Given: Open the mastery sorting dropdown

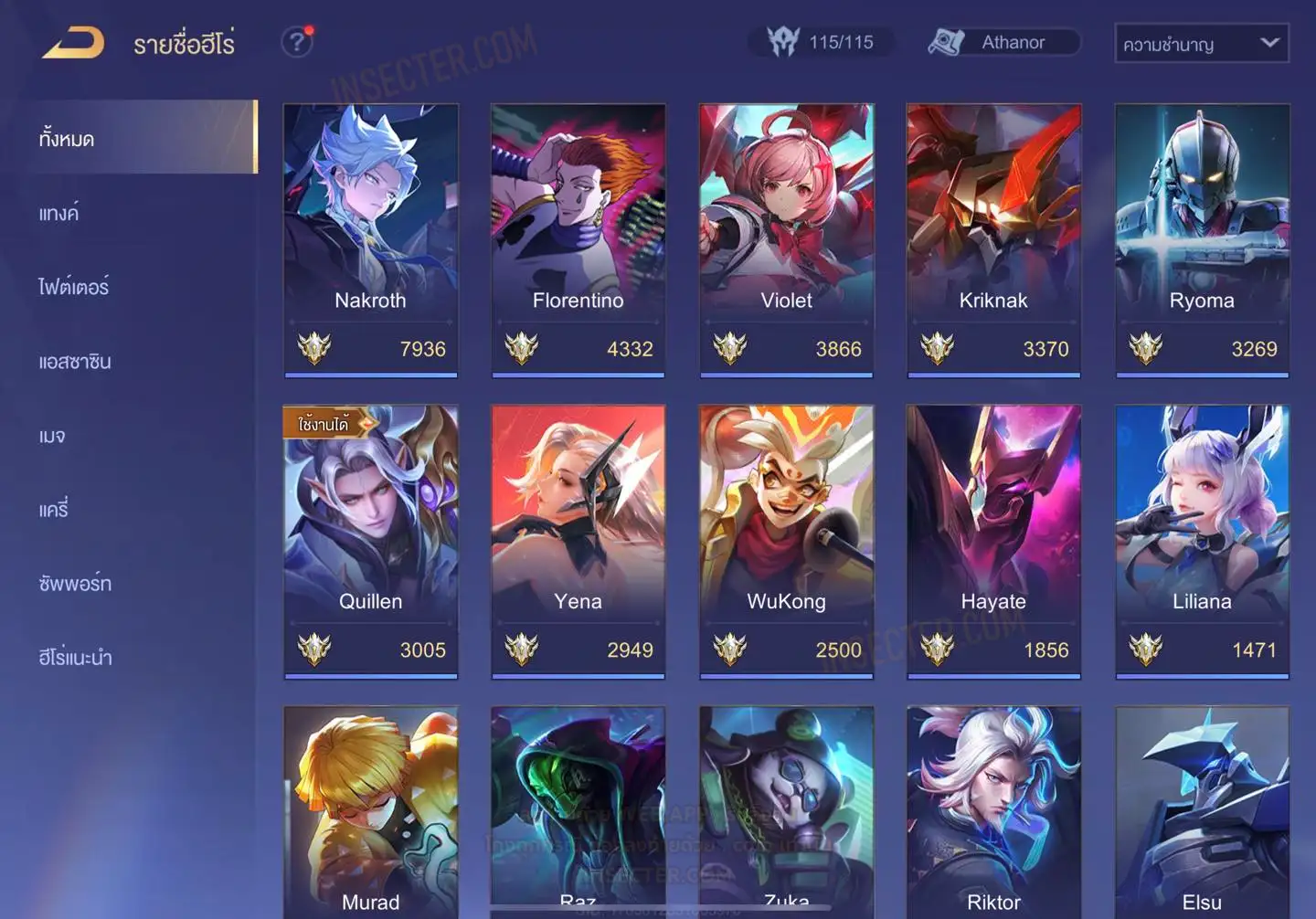Looking at the screenshot, I should click(x=1201, y=43).
